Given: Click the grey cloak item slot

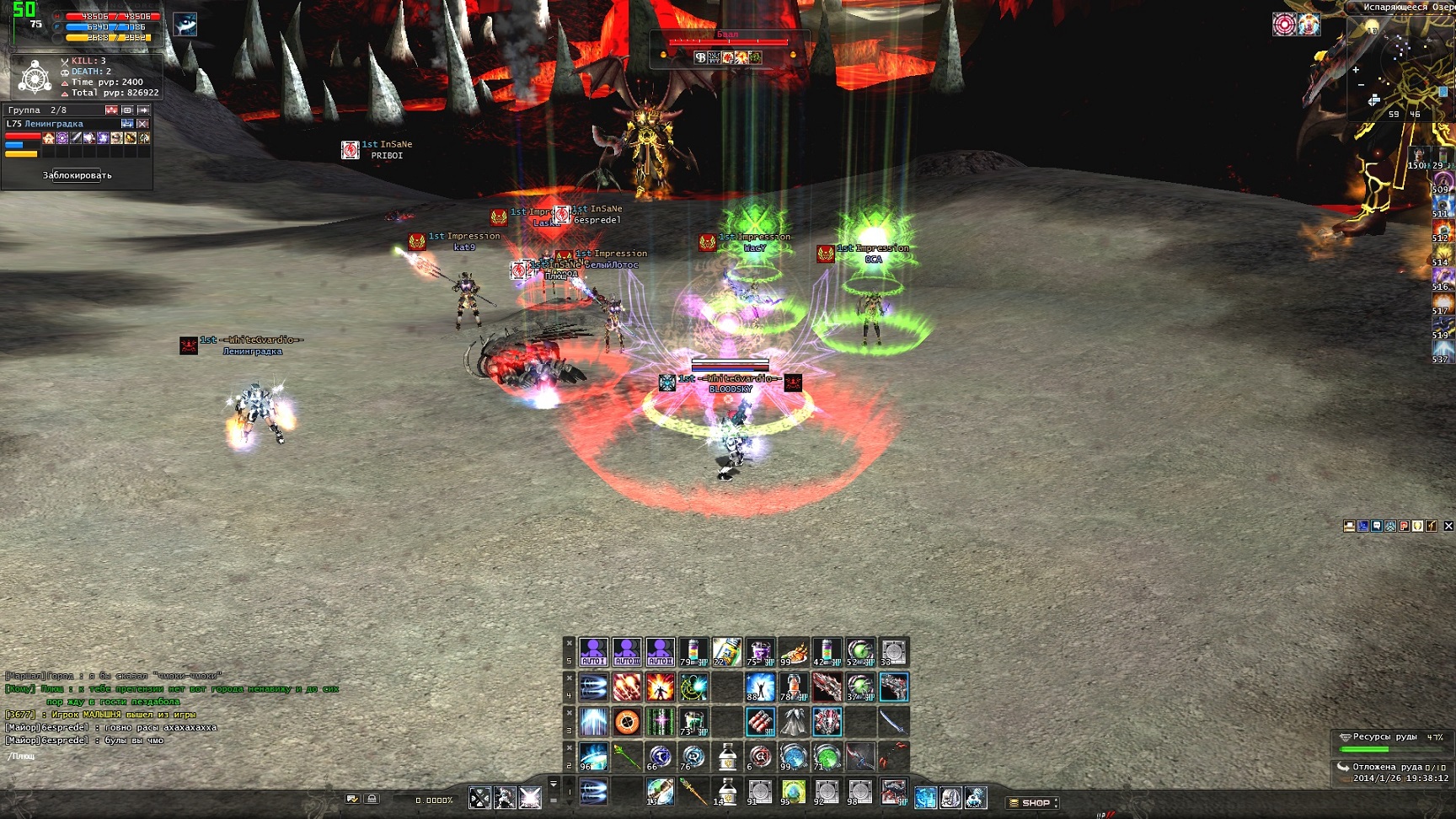Looking at the screenshot, I should 793,721.
